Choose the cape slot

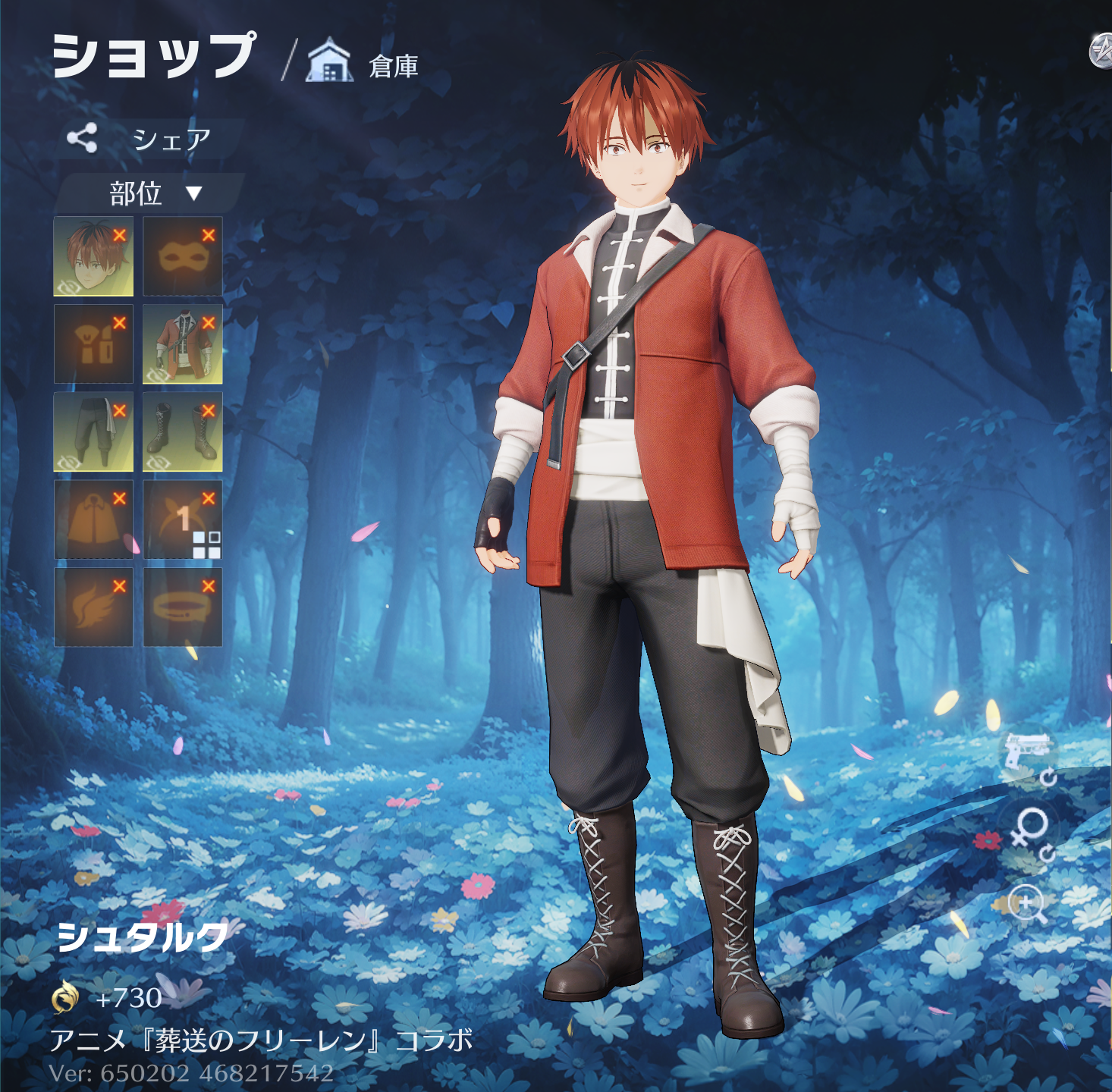pyautogui.click(x=93, y=519)
